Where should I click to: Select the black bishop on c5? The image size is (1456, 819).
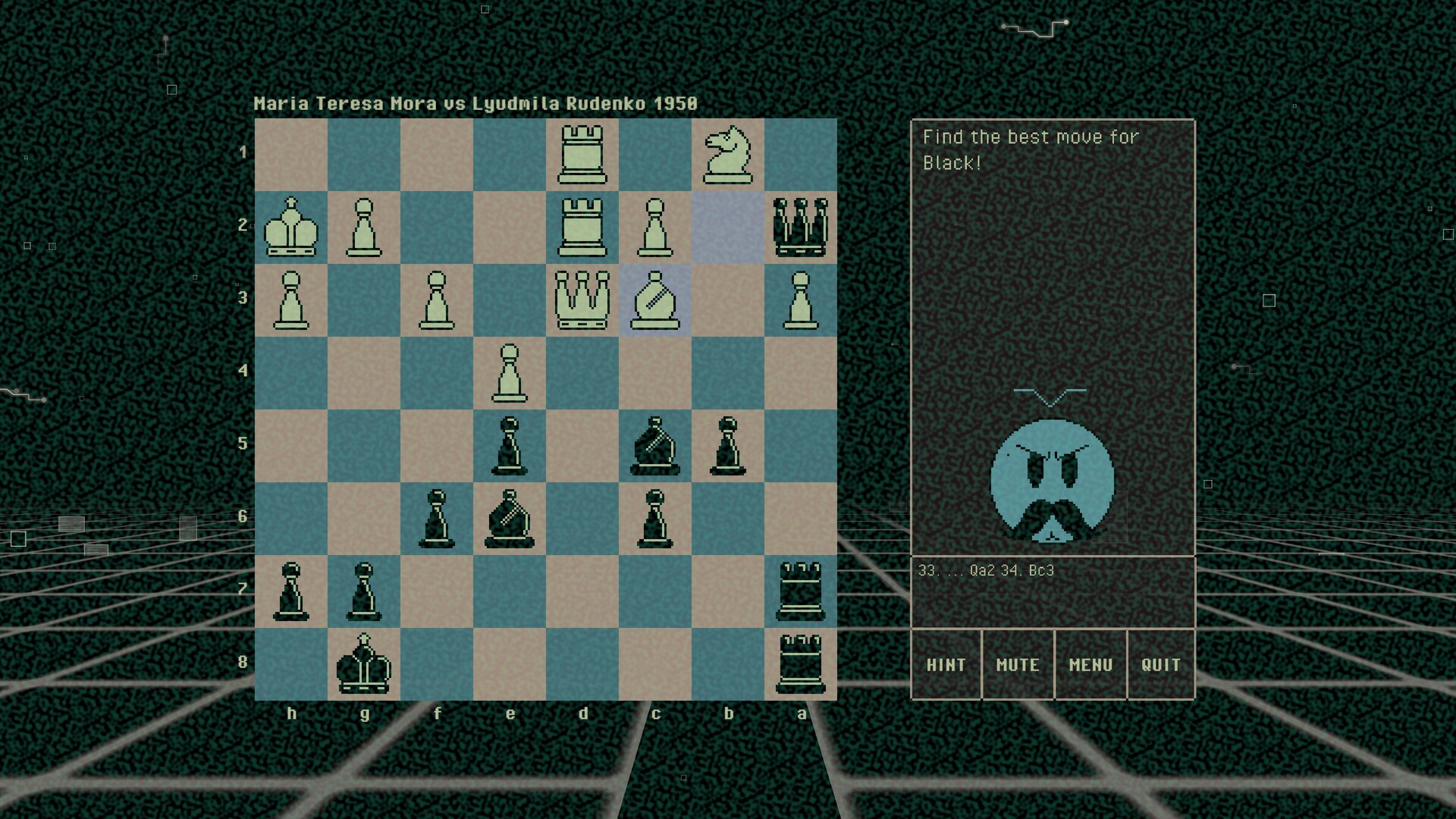656,444
